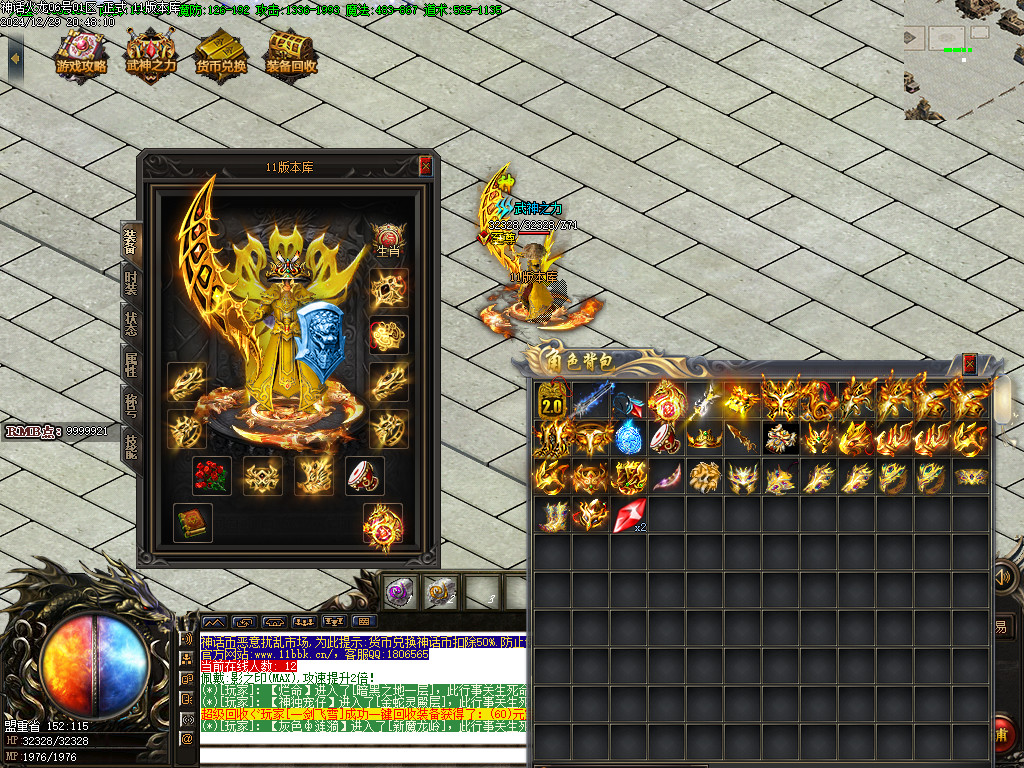The width and height of the screenshot is (1024, 768).
Task: Open the 货币兑换 currency exchange
Action: pos(222,52)
